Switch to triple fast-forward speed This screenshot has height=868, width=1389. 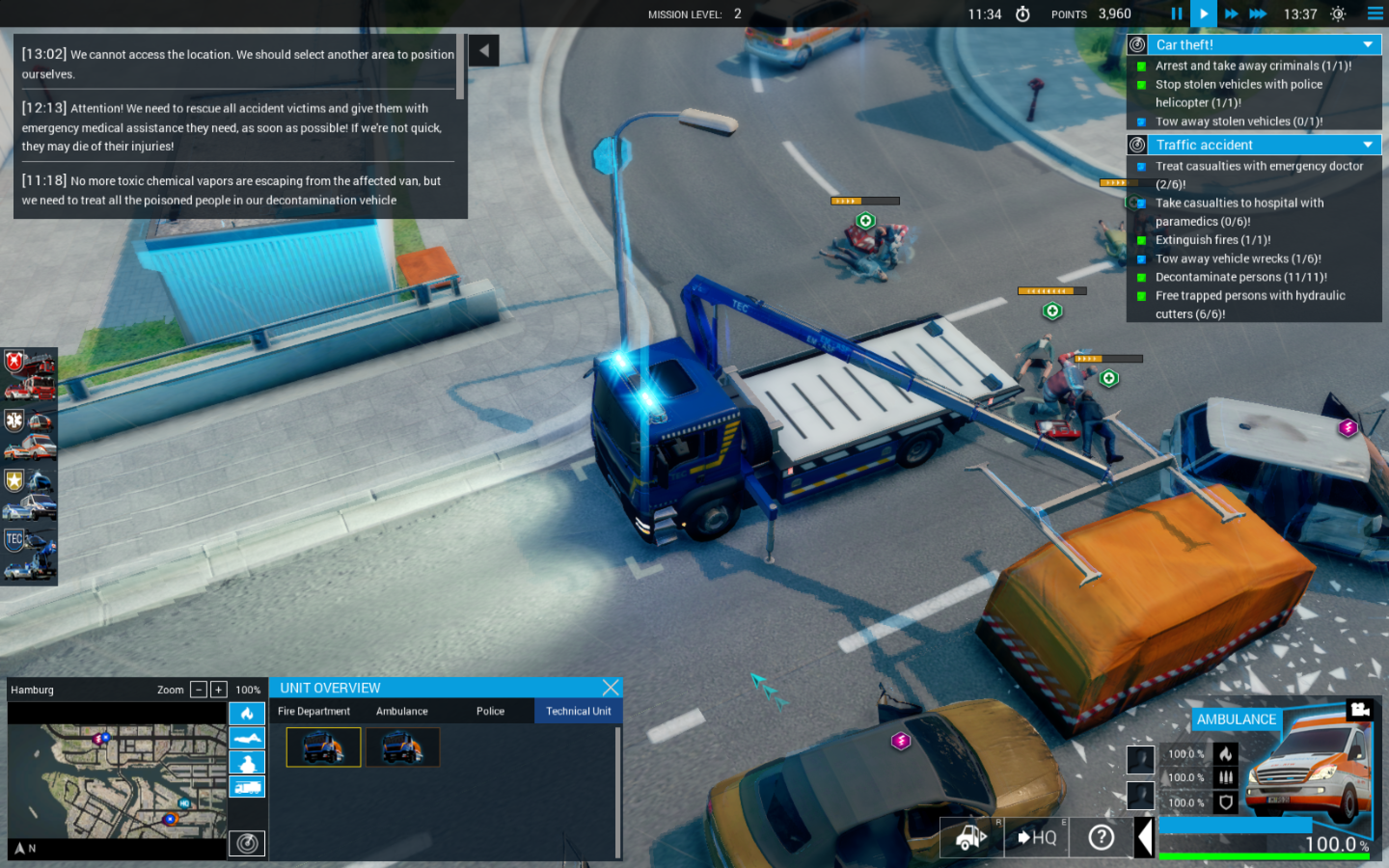click(1257, 14)
